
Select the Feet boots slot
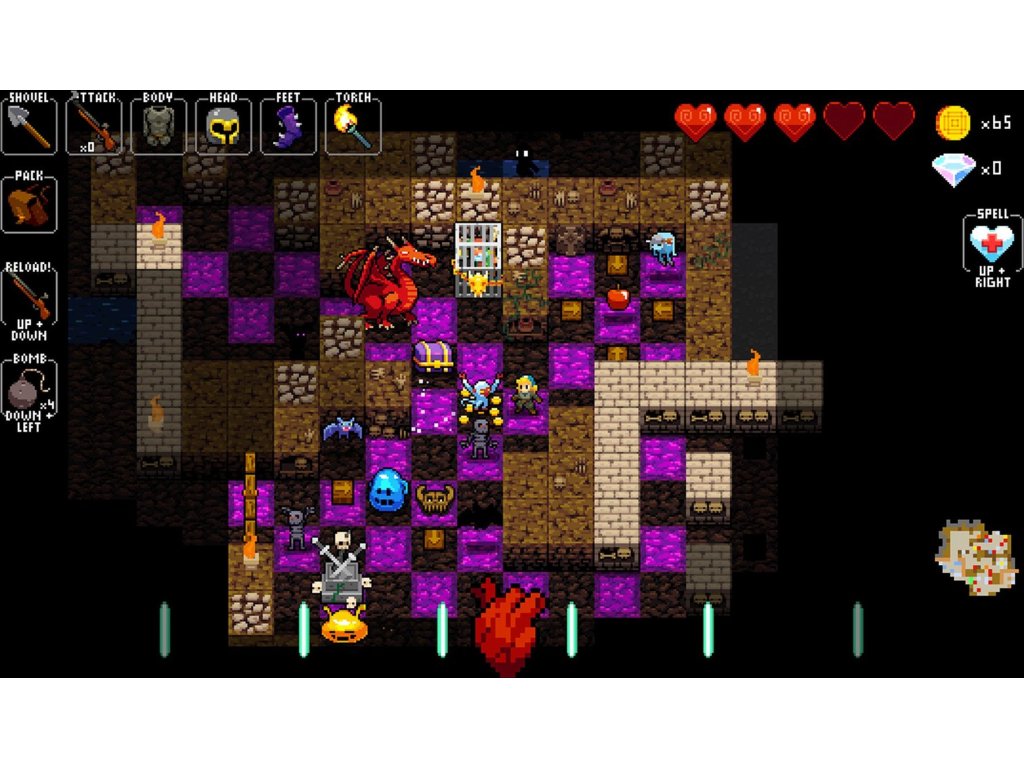pyautogui.click(x=288, y=125)
